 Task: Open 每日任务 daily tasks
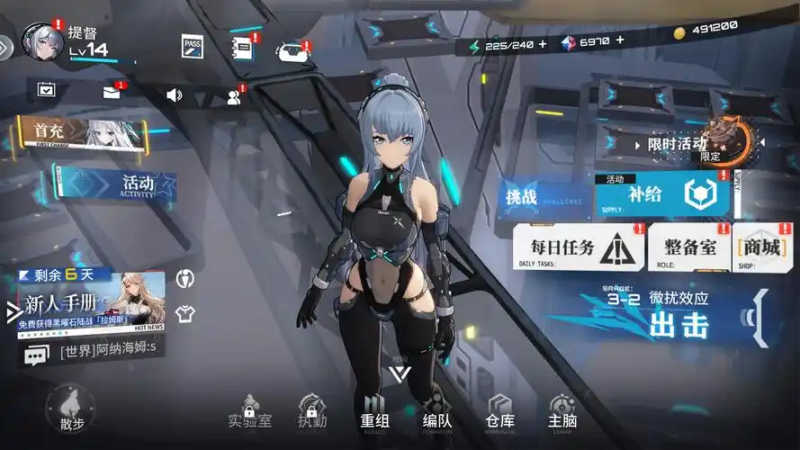(577, 247)
